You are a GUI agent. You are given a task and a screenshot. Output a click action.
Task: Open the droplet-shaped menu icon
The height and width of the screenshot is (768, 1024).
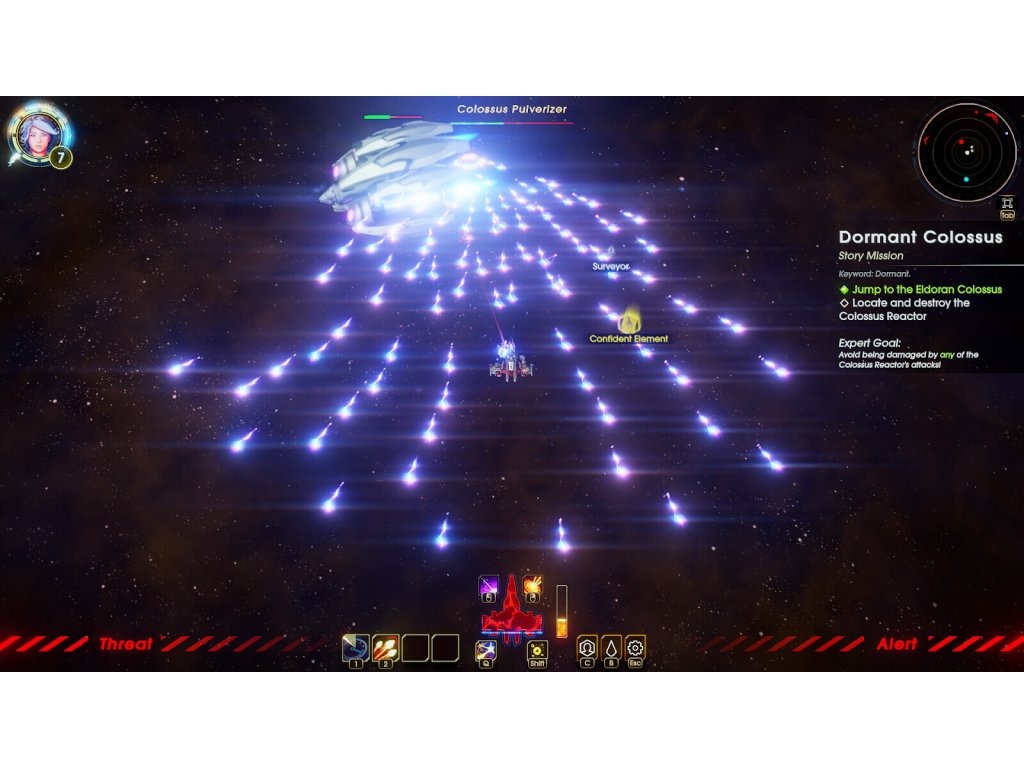click(x=611, y=647)
